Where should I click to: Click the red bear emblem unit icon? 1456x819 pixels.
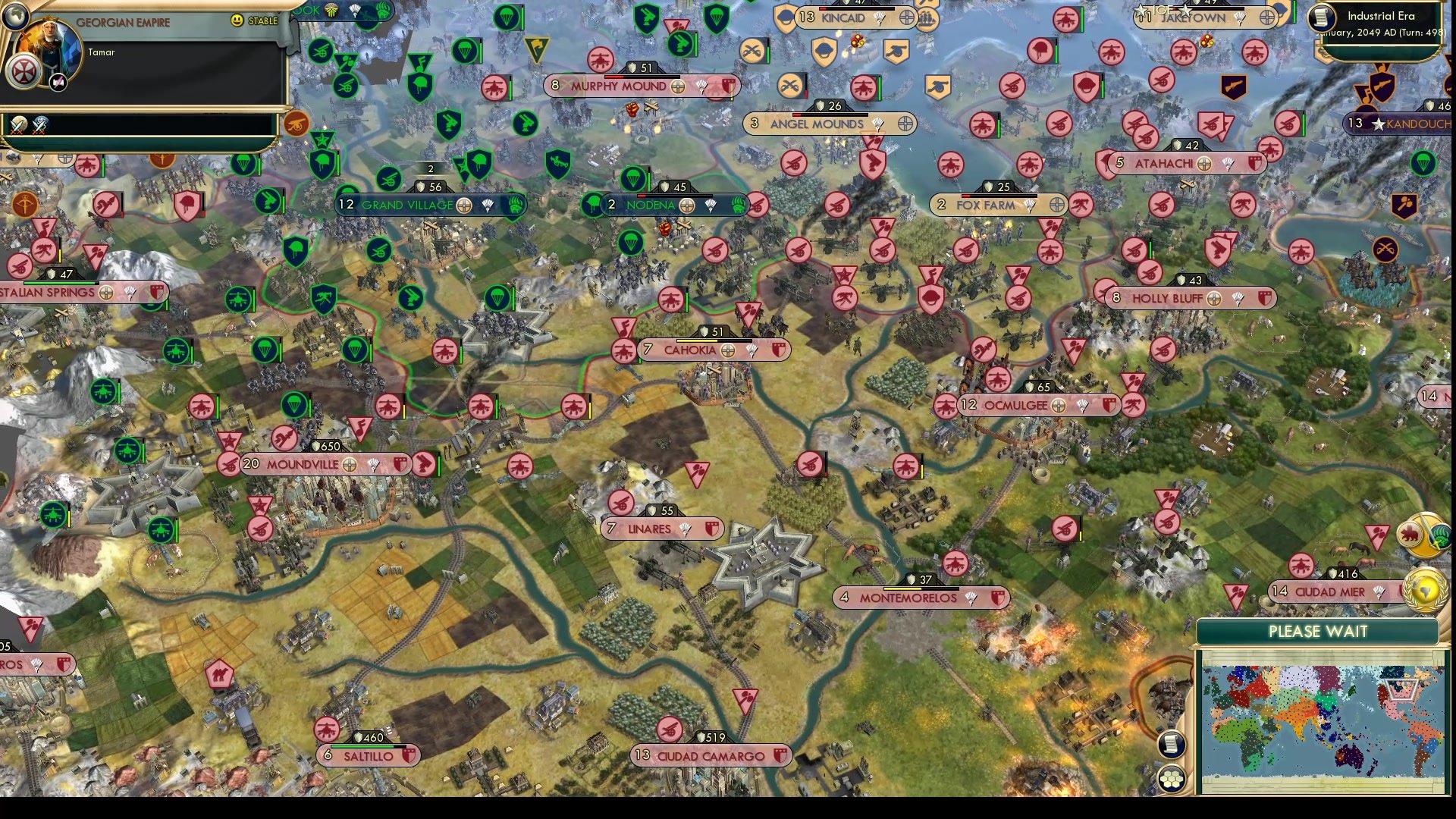pyautogui.click(x=1409, y=533)
